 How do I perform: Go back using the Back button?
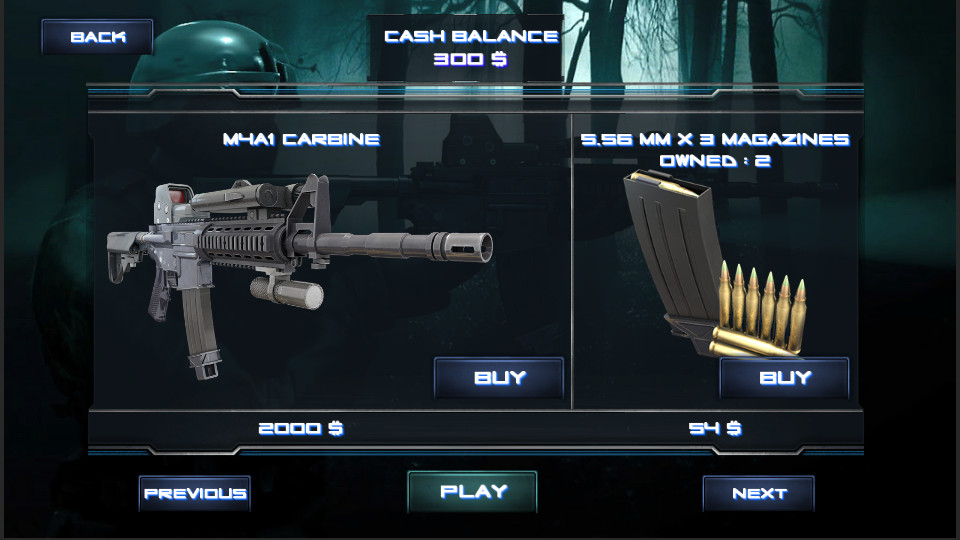tap(97, 37)
